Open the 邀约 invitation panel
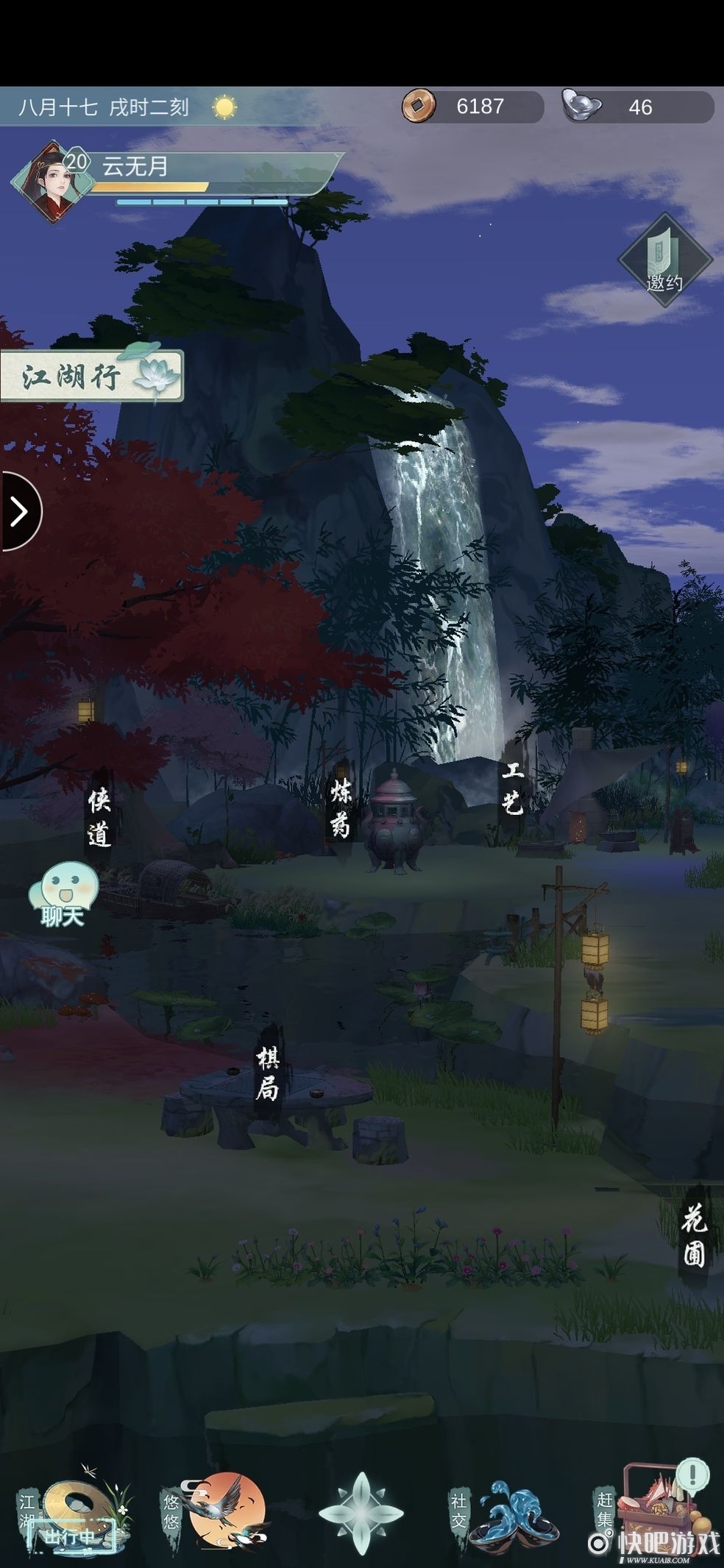This screenshot has width=724, height=1568. 664,259
